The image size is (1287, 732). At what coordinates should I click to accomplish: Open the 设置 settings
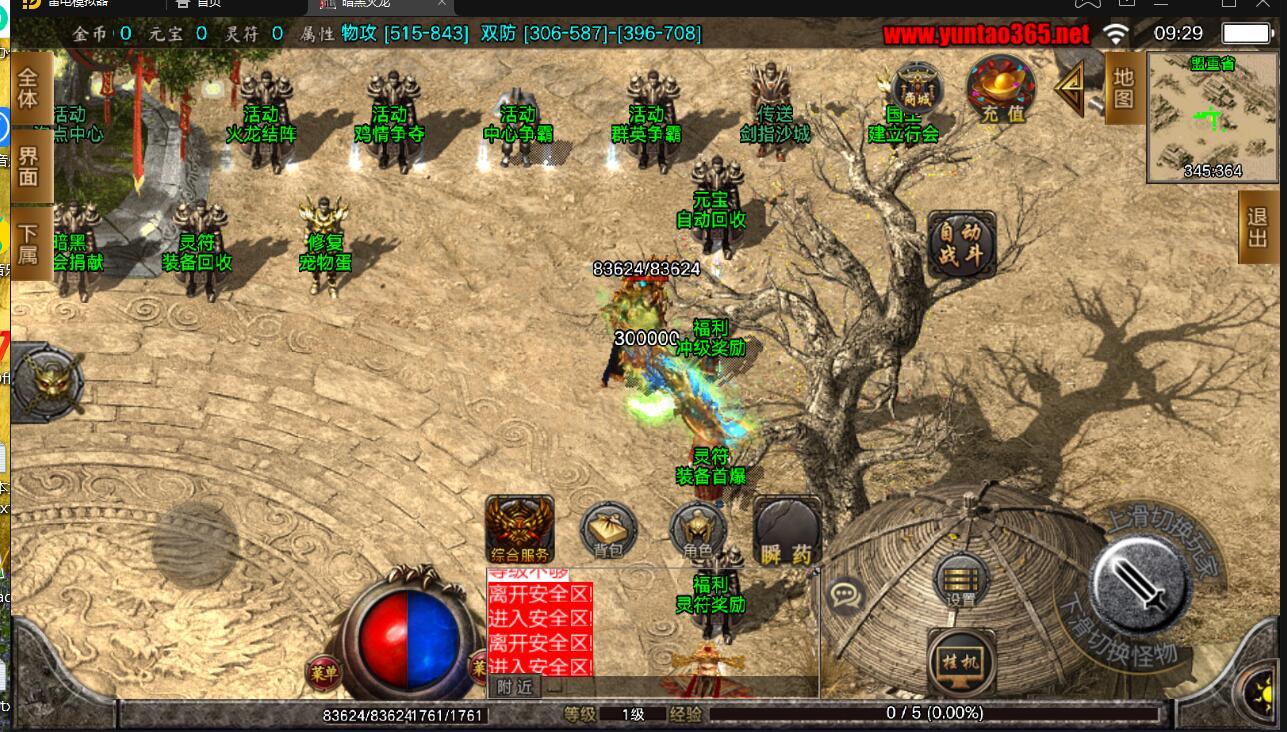(x=960, y=580)
